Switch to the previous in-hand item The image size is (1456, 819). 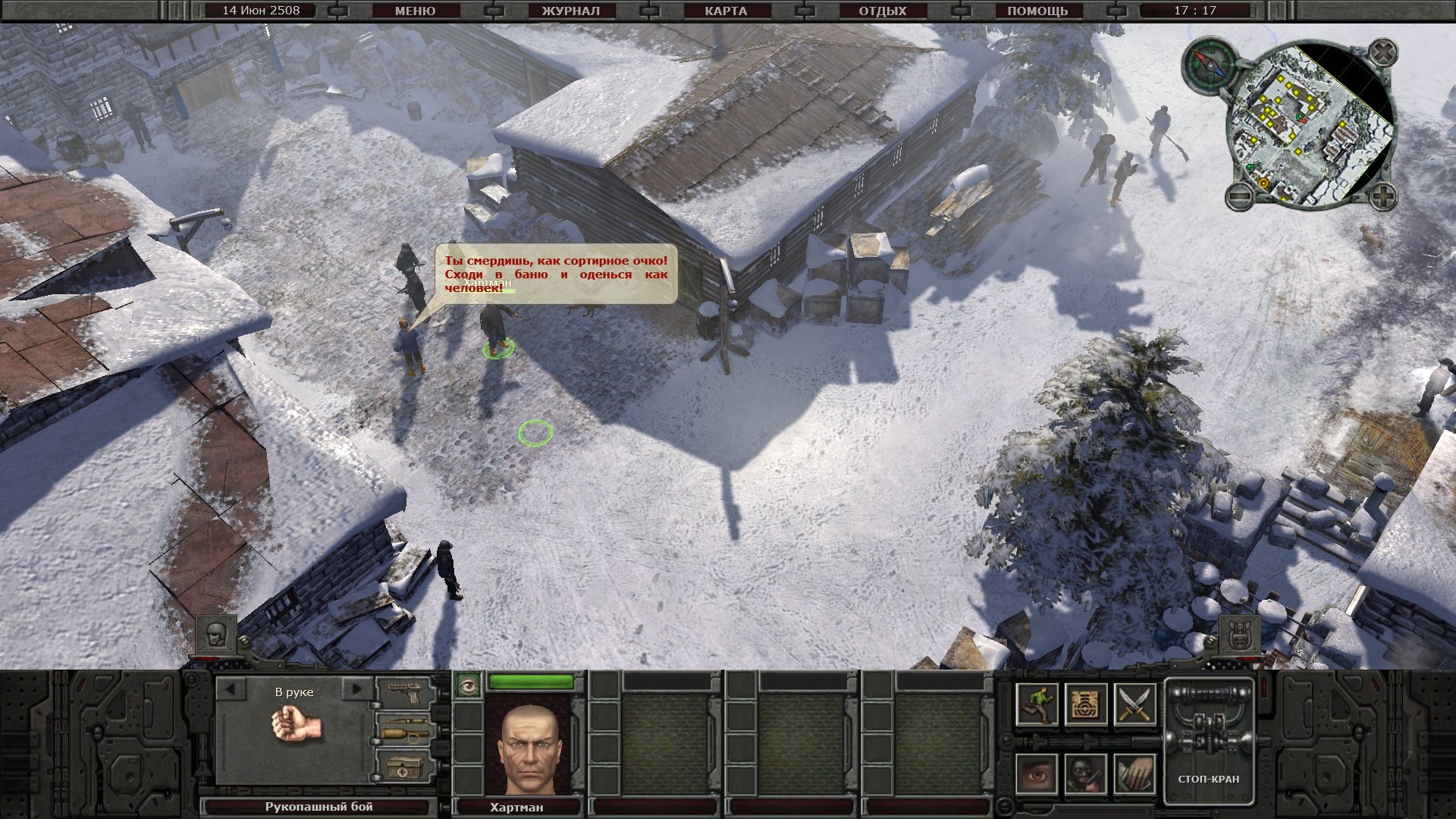pyautogui.click(x=231, y=690)
